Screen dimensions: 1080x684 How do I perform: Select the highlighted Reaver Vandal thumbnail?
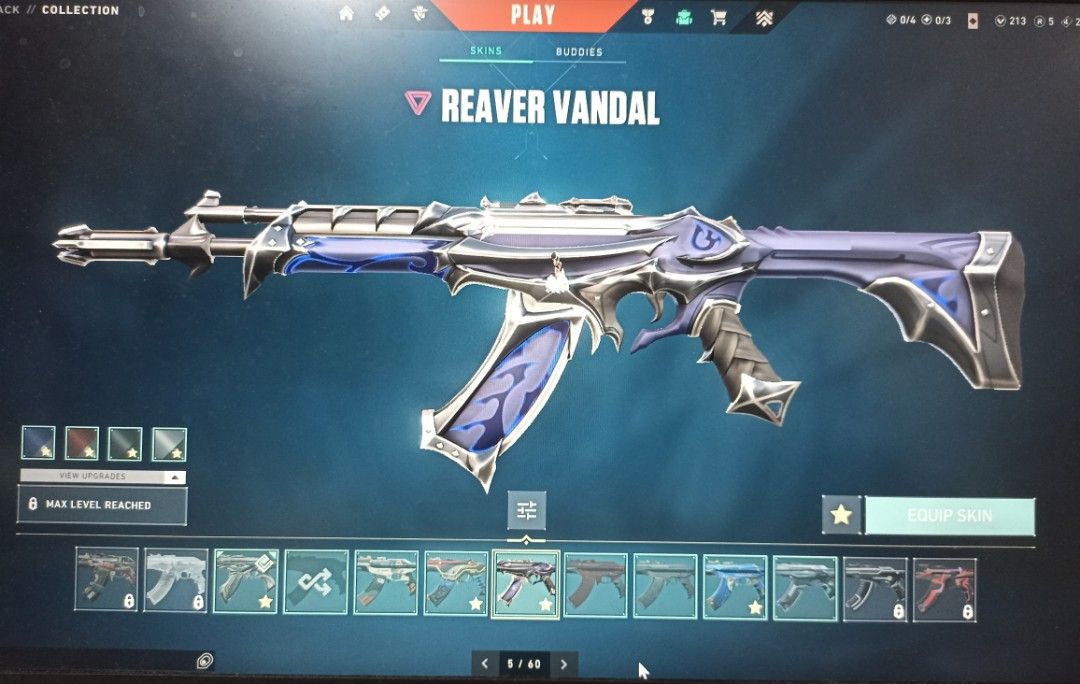(x=525, y=583)
